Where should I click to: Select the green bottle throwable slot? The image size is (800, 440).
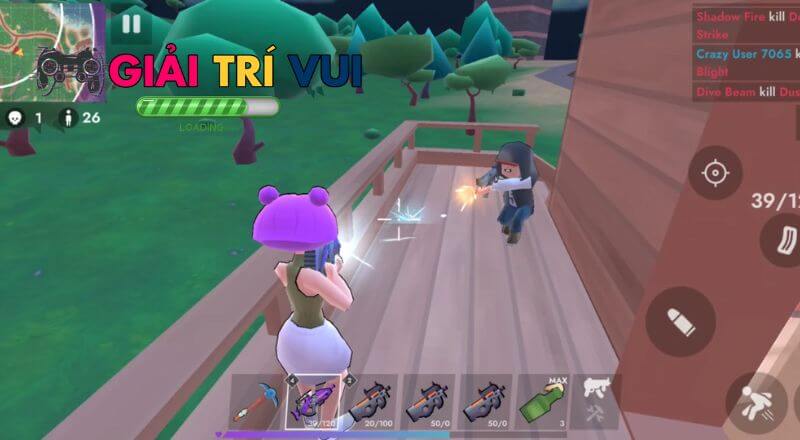click(x=543, y=401)
